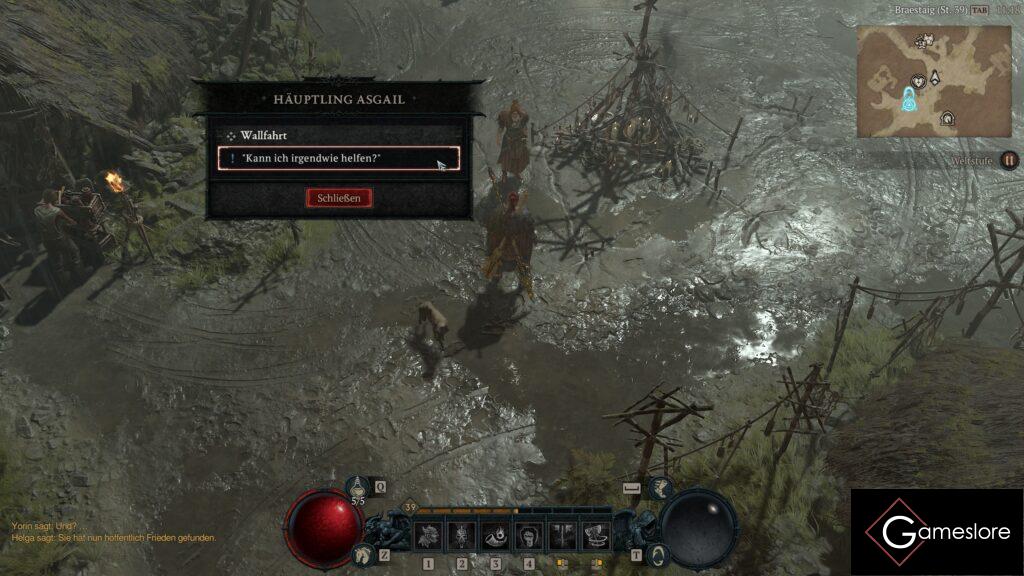
Task: Use the fifth skill slot on the hotbar
Action: click(563, 535)
